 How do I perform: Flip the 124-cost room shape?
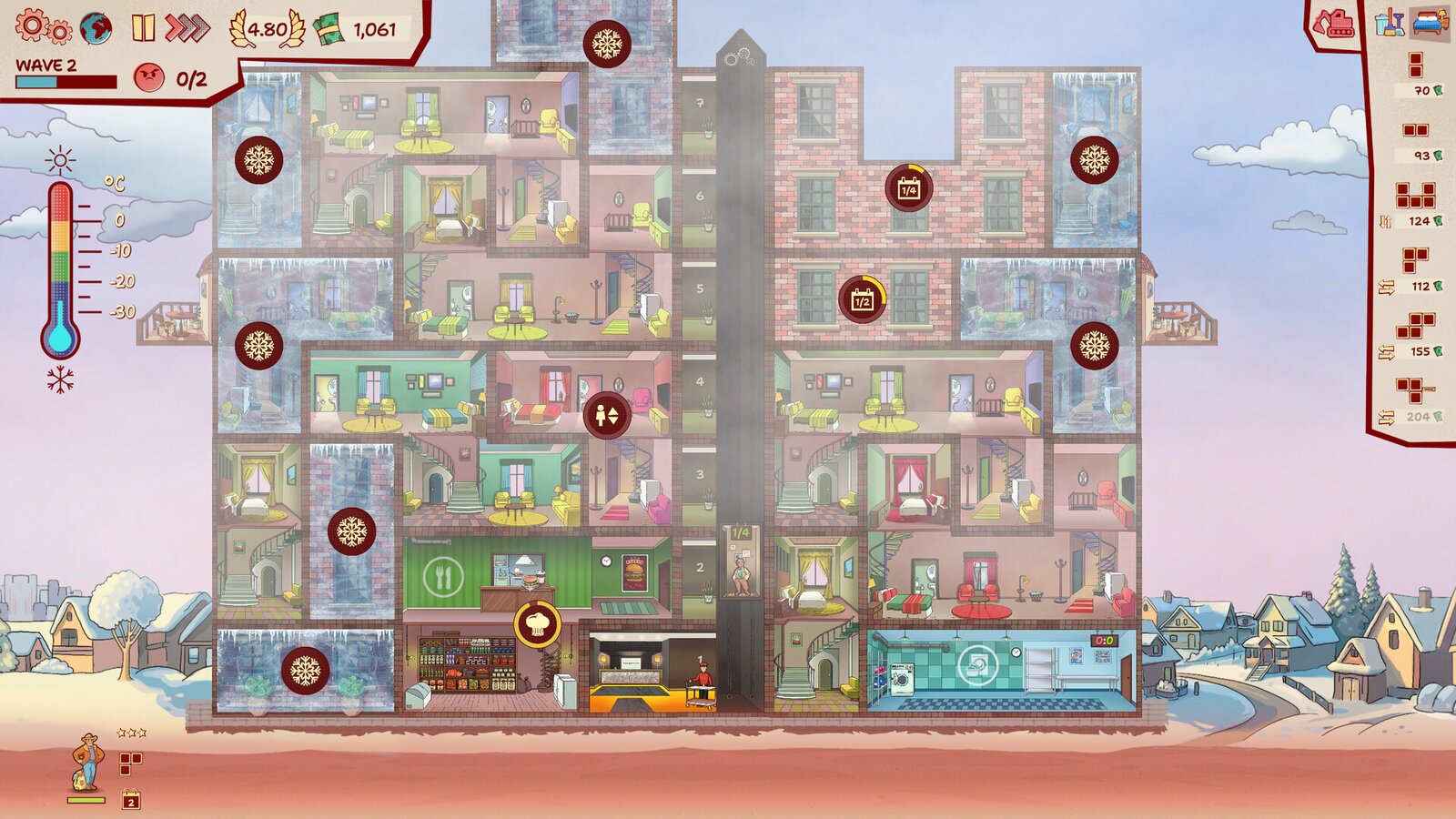pyautogui.click(x=1386, y=221)
